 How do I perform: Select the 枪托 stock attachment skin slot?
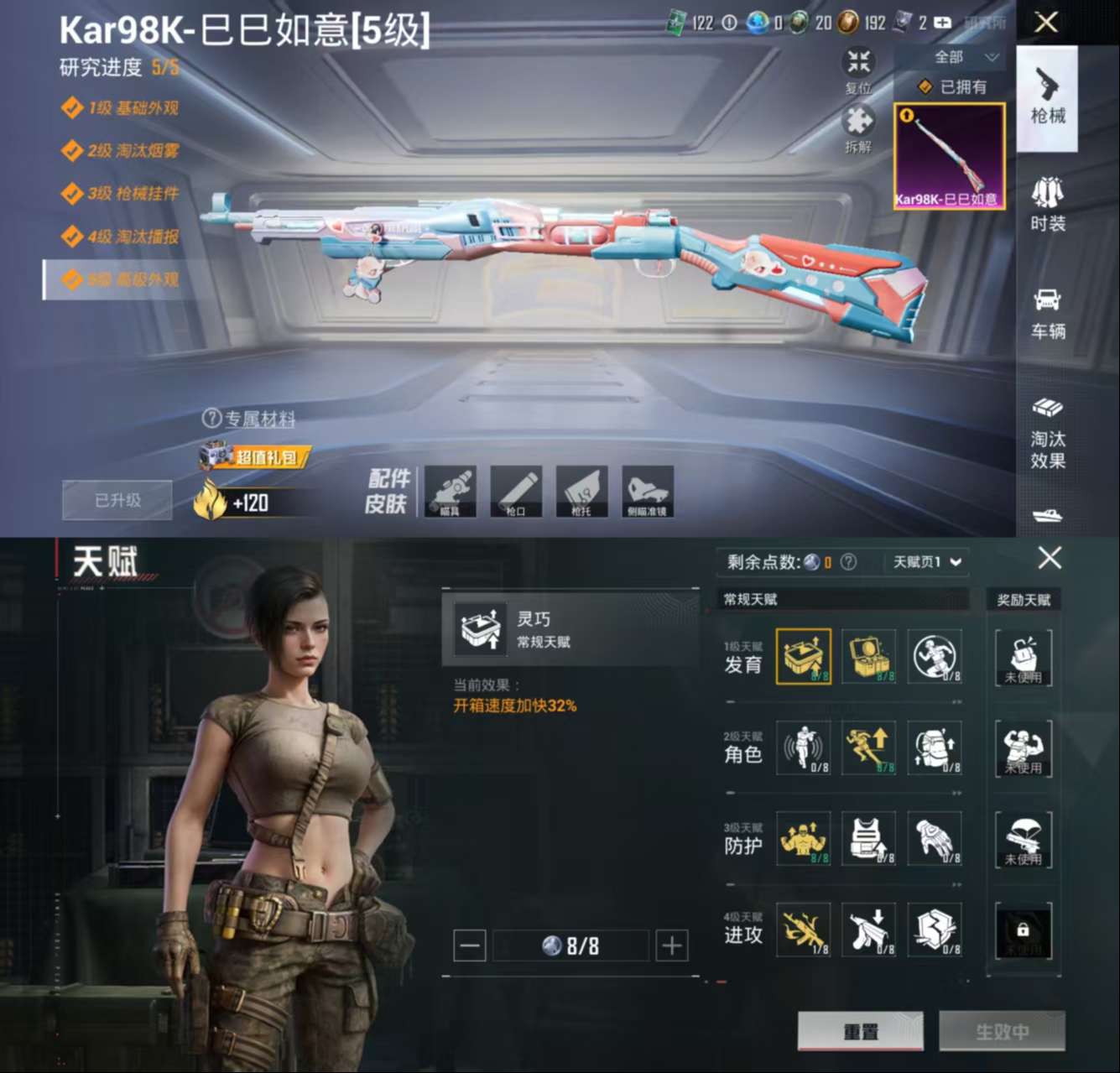coord(581,492)
